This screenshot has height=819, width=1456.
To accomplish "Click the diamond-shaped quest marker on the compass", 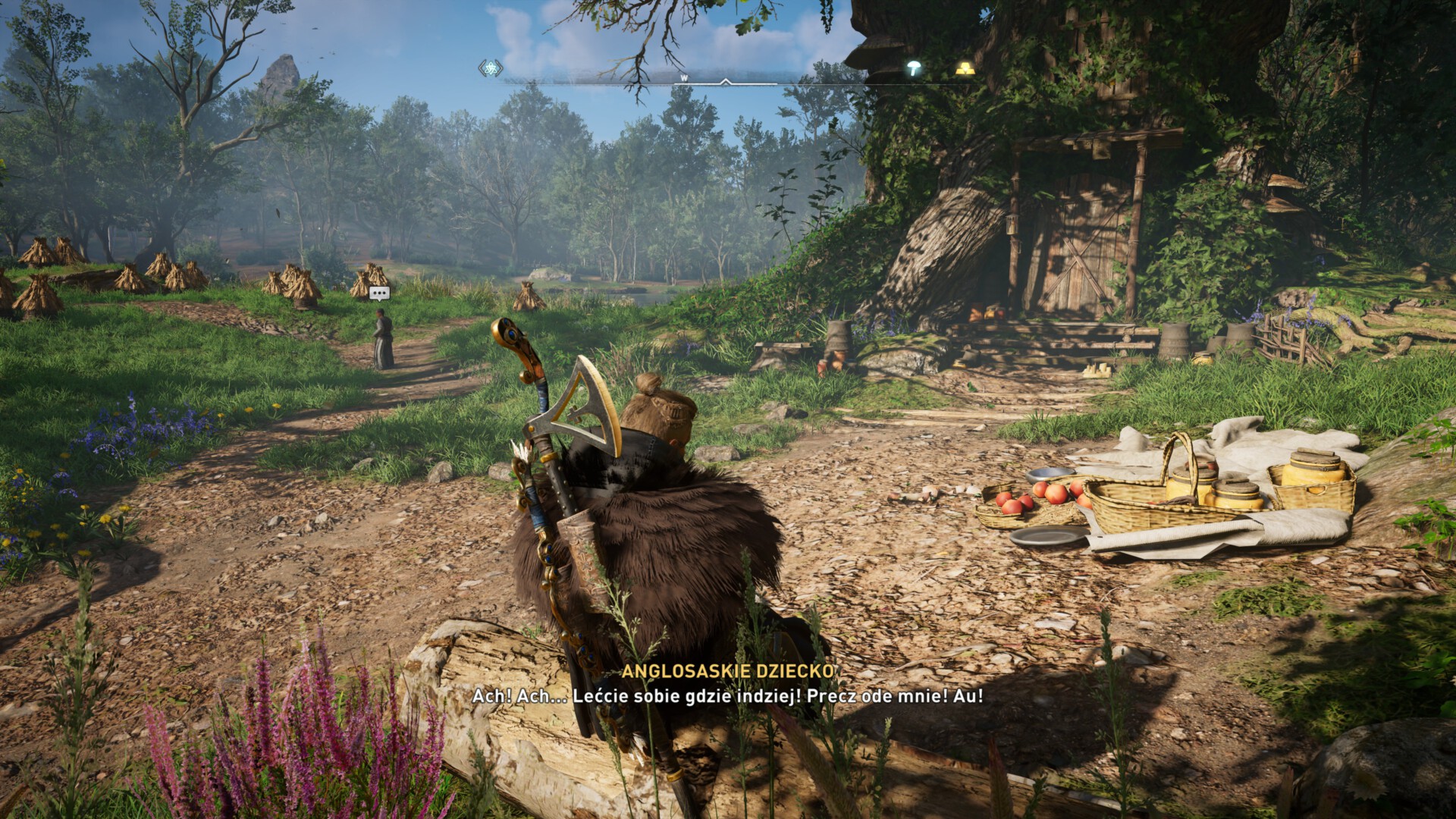I will point(491,69).
